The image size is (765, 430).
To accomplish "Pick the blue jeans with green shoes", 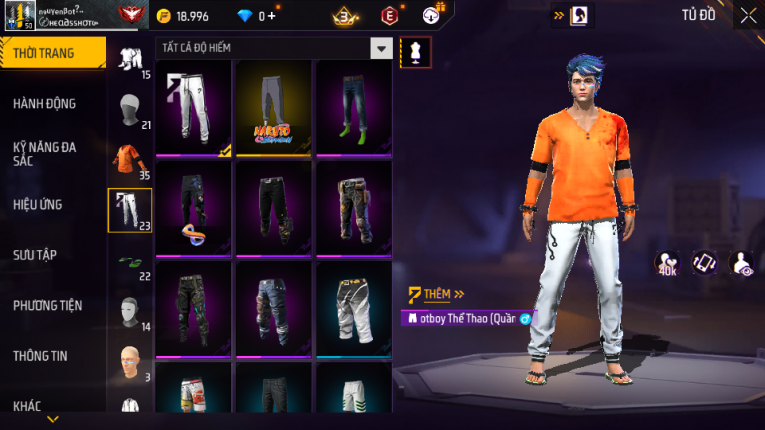I will [353, 108].
